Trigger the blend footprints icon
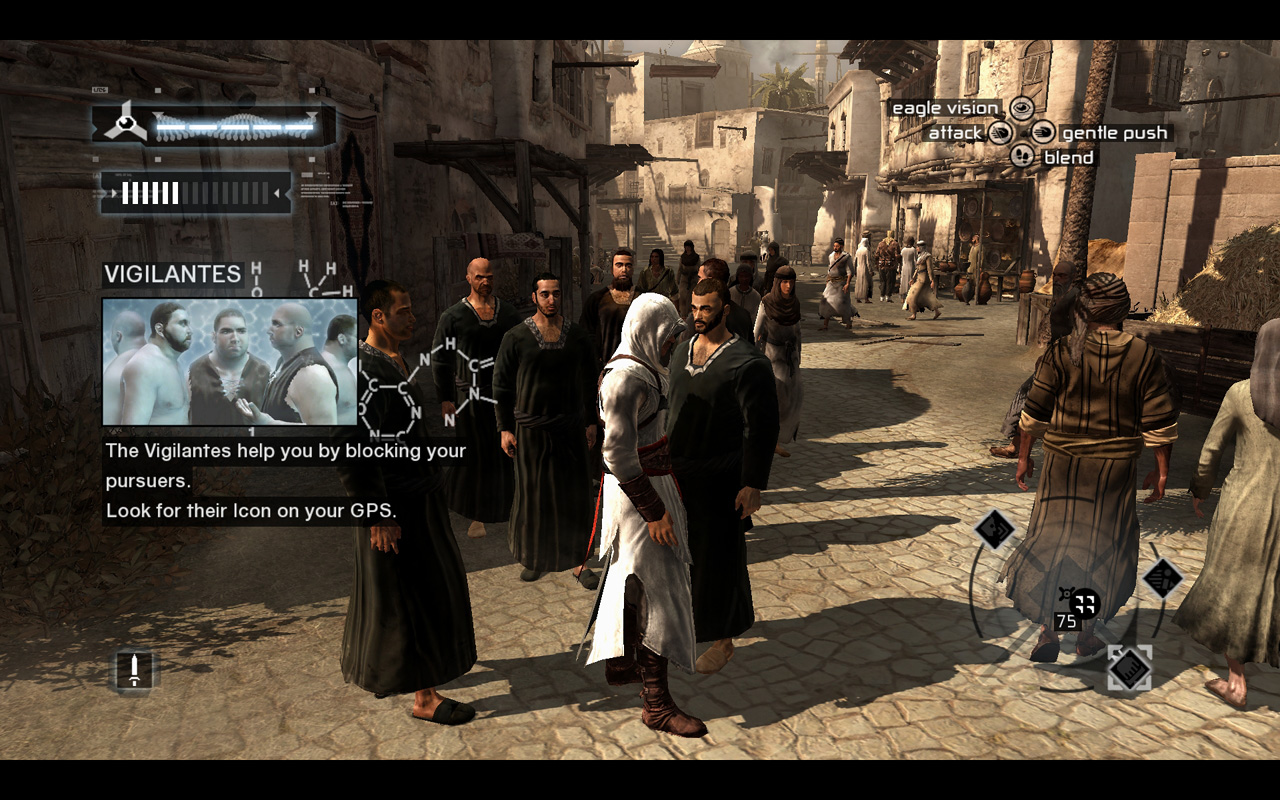The image size is (1280, 800). tap(1021, 157)
